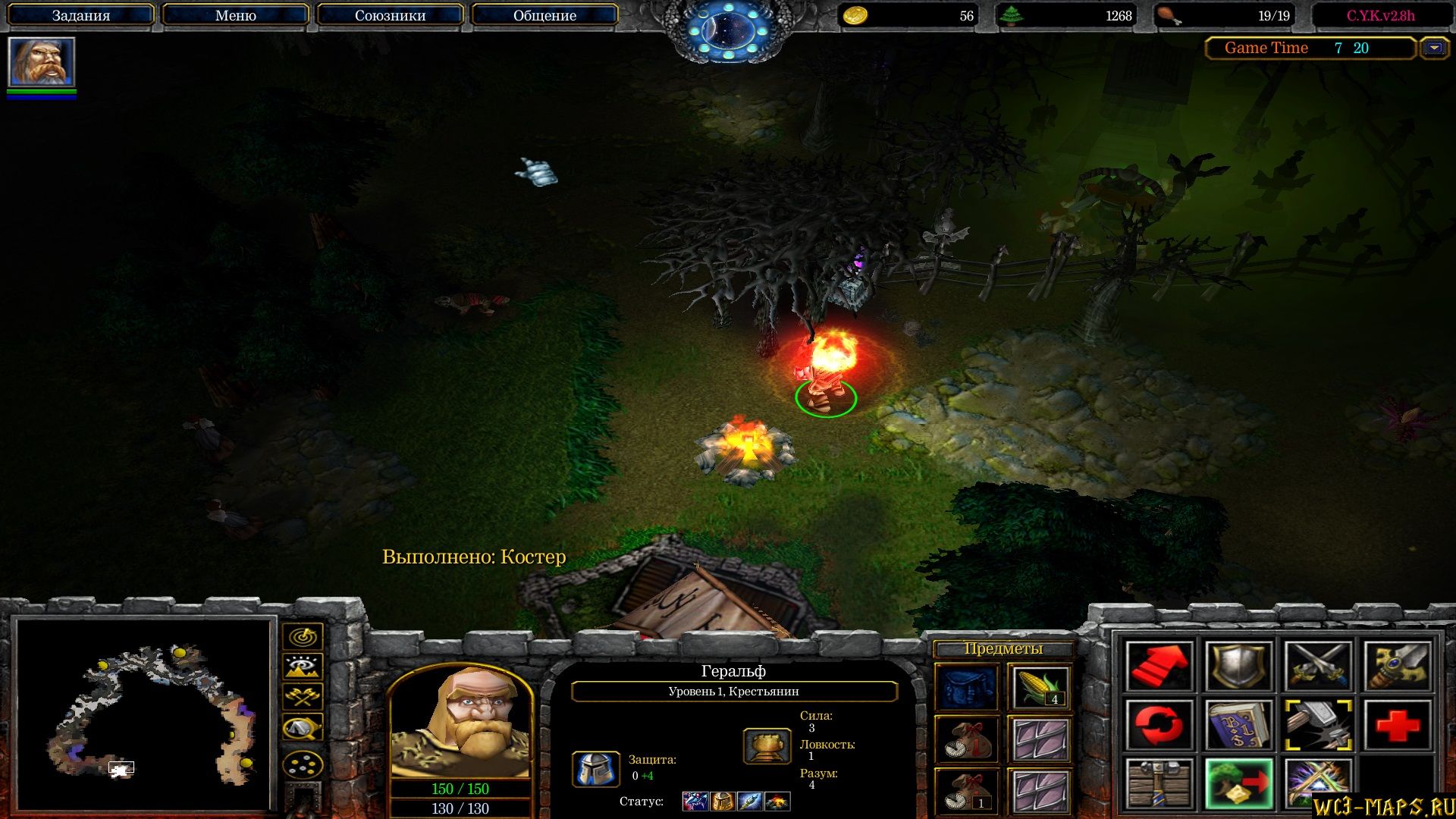Select the blue backpack inventory slot
This screenshot has width=1456, height=819.
967,687
